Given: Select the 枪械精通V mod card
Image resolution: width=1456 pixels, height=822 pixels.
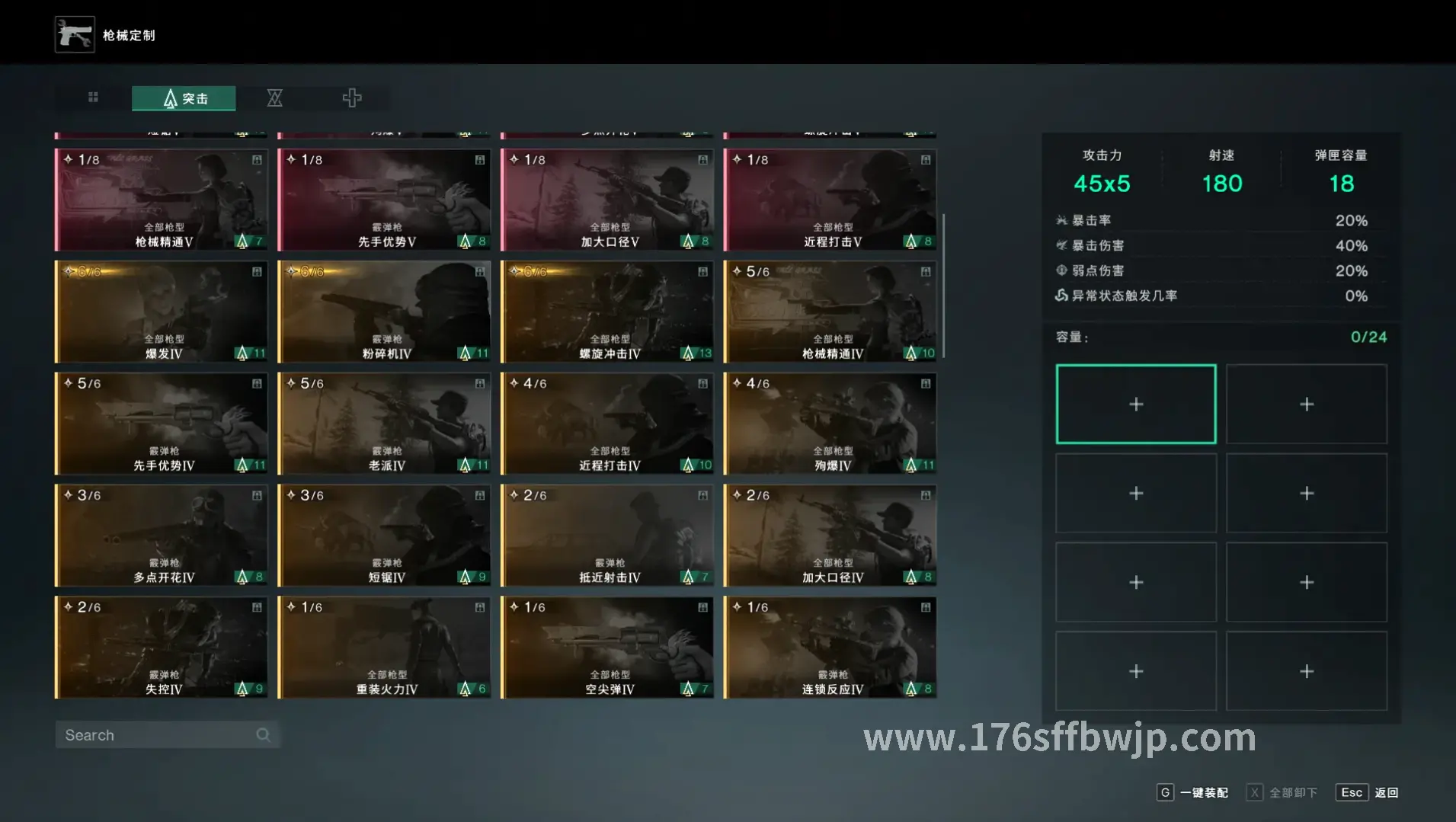Looking at the screenshot, I should (x=162, y=200).
